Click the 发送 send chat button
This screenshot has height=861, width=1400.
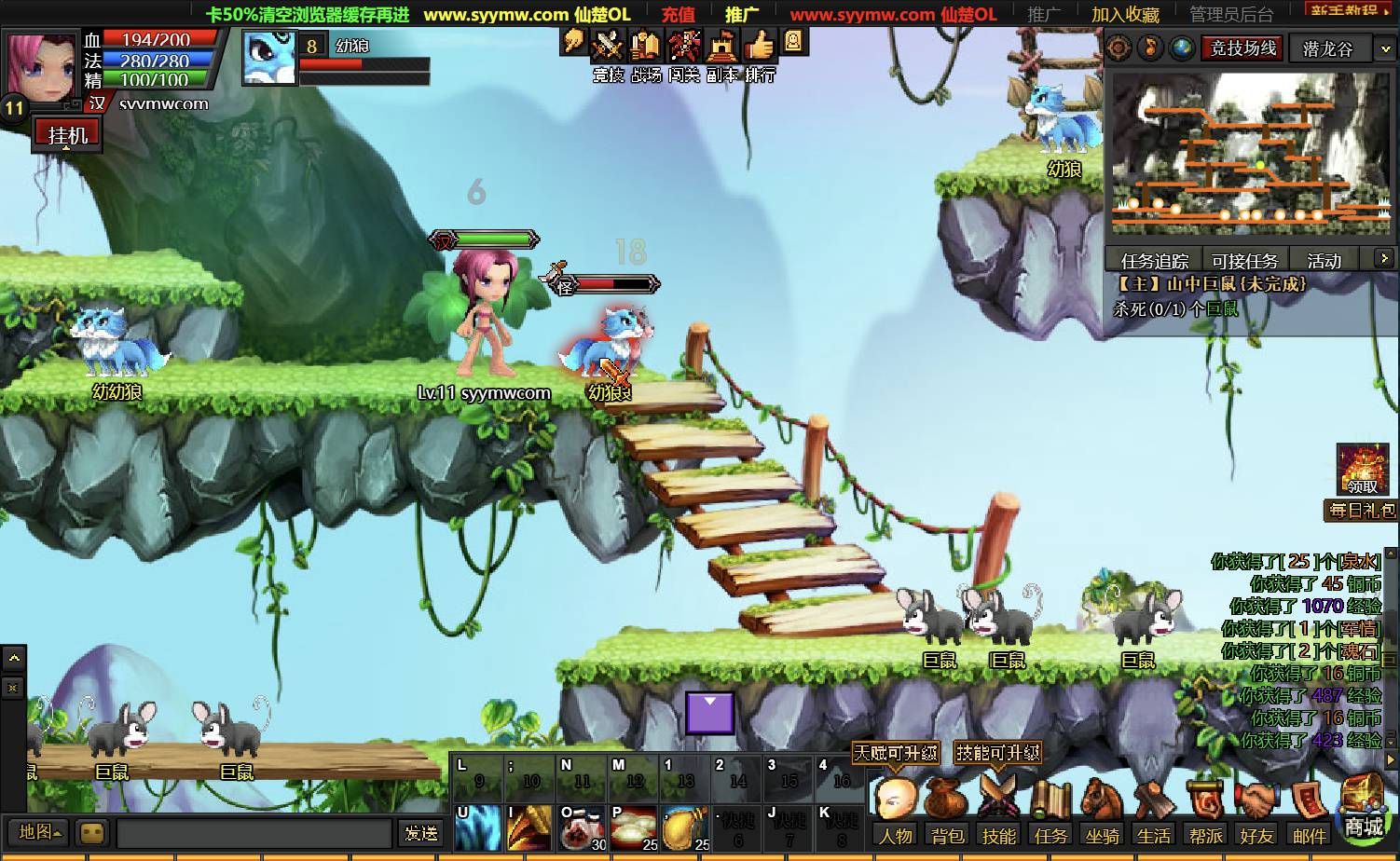(x=420, y=833)
